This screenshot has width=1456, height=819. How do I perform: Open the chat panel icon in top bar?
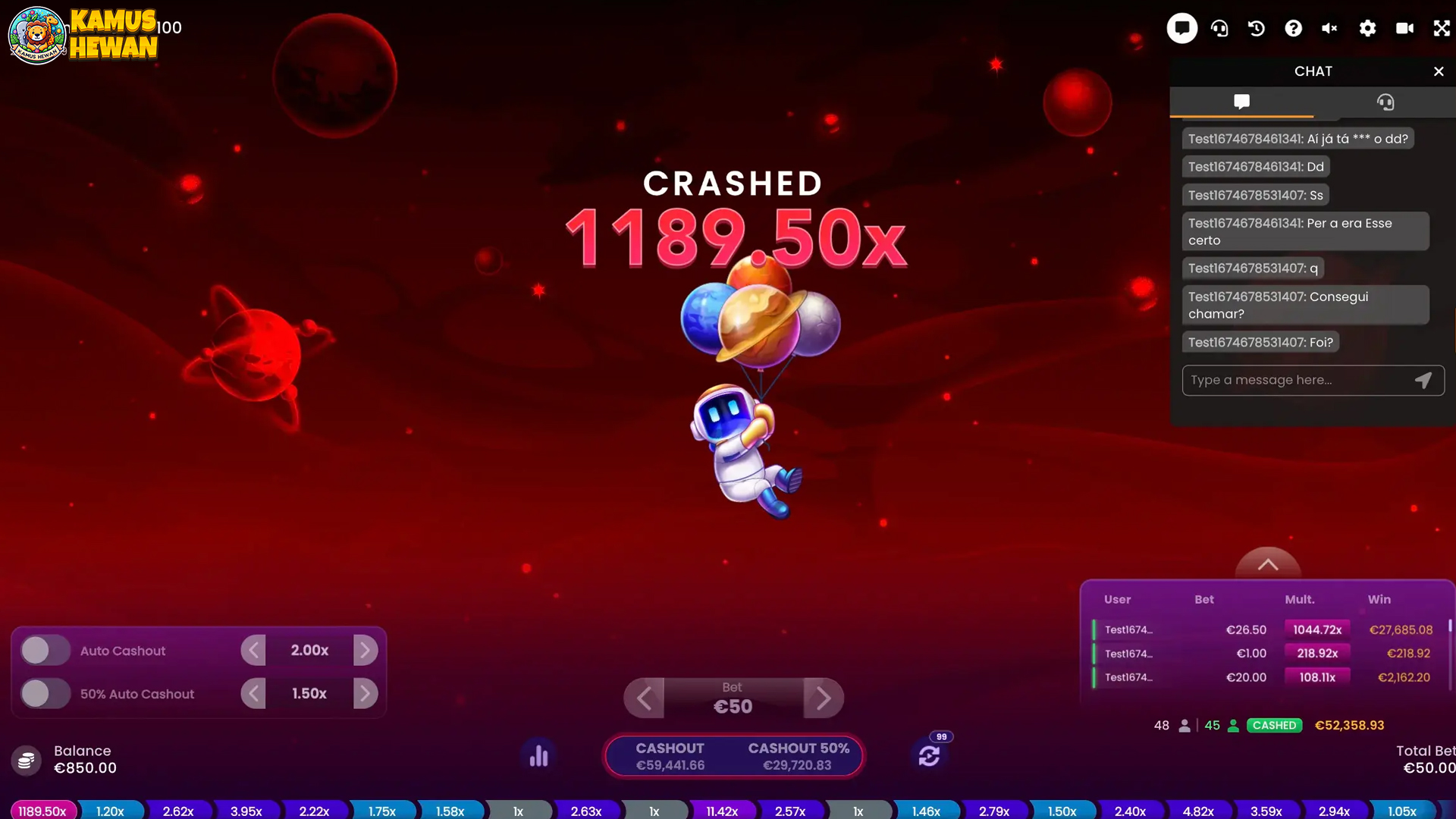pyautogui.click(x=1181, y=28)
